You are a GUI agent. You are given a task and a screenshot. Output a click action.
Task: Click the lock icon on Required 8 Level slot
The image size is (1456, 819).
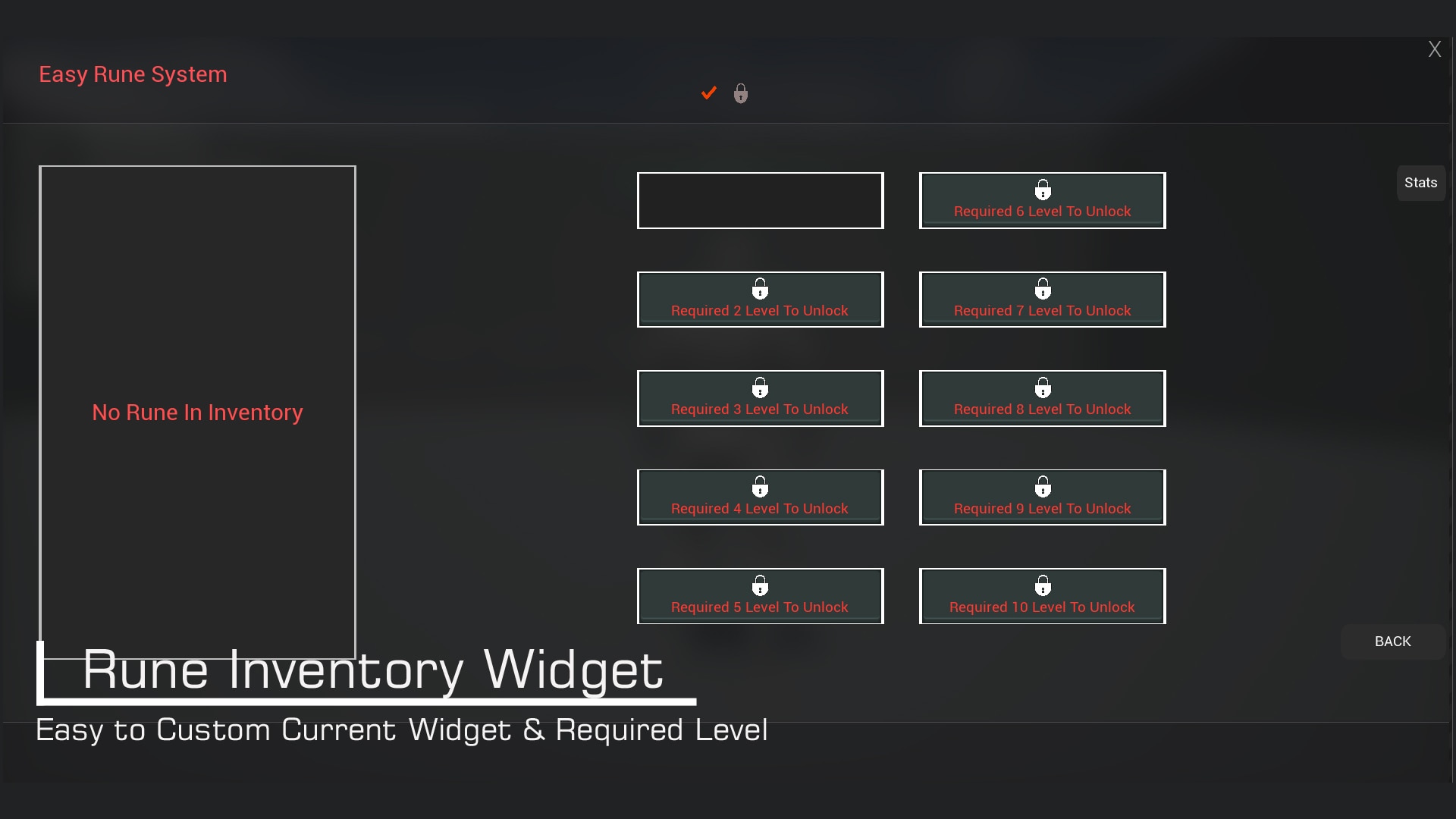click(x=1043, y=387)
